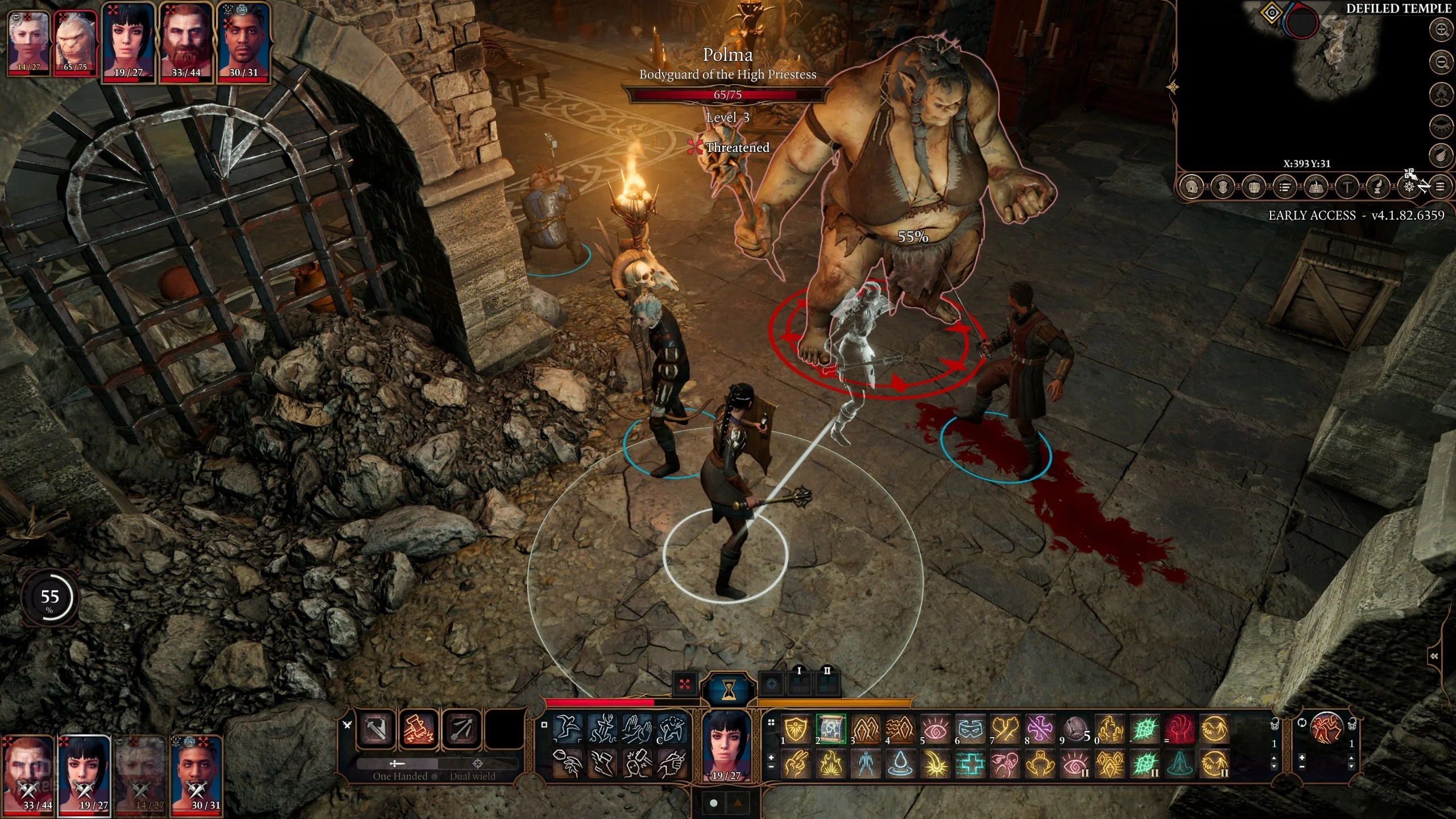Open the hamburger game menu button
1456x819 pixels.
click(1440, 187)
